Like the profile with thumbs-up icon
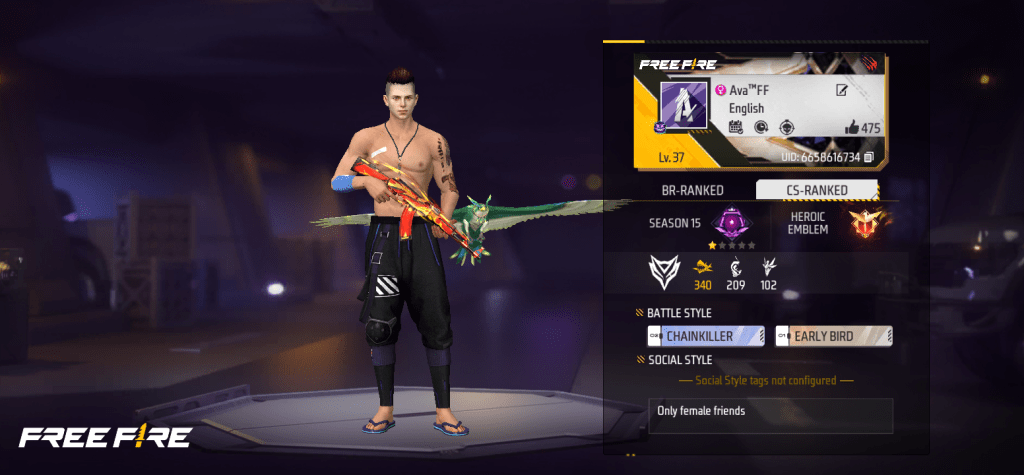The image size is (1024, 475). pyautogui.click(x=852, y=128)
